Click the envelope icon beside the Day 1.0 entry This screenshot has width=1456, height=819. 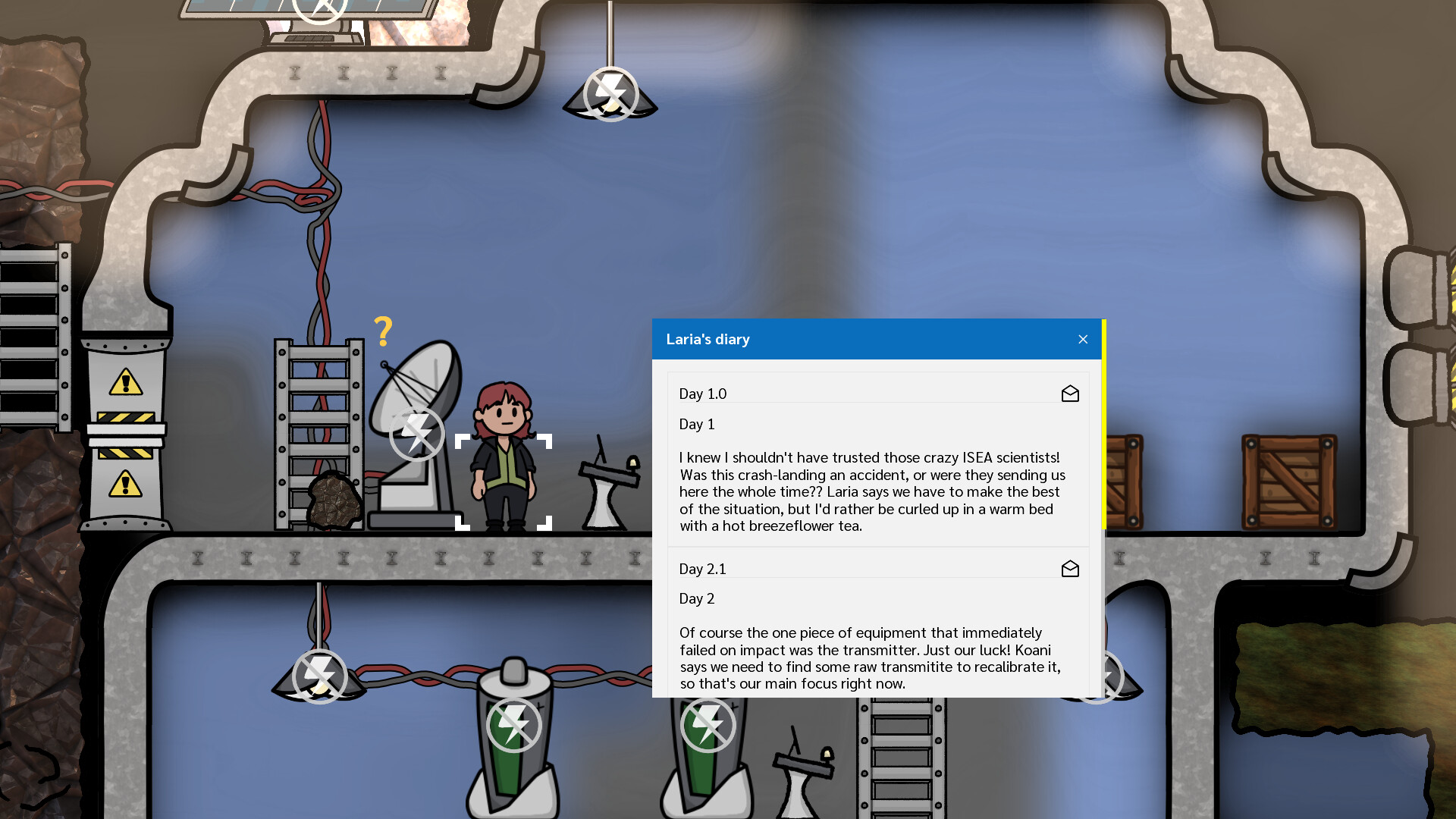click(1070, 394)
